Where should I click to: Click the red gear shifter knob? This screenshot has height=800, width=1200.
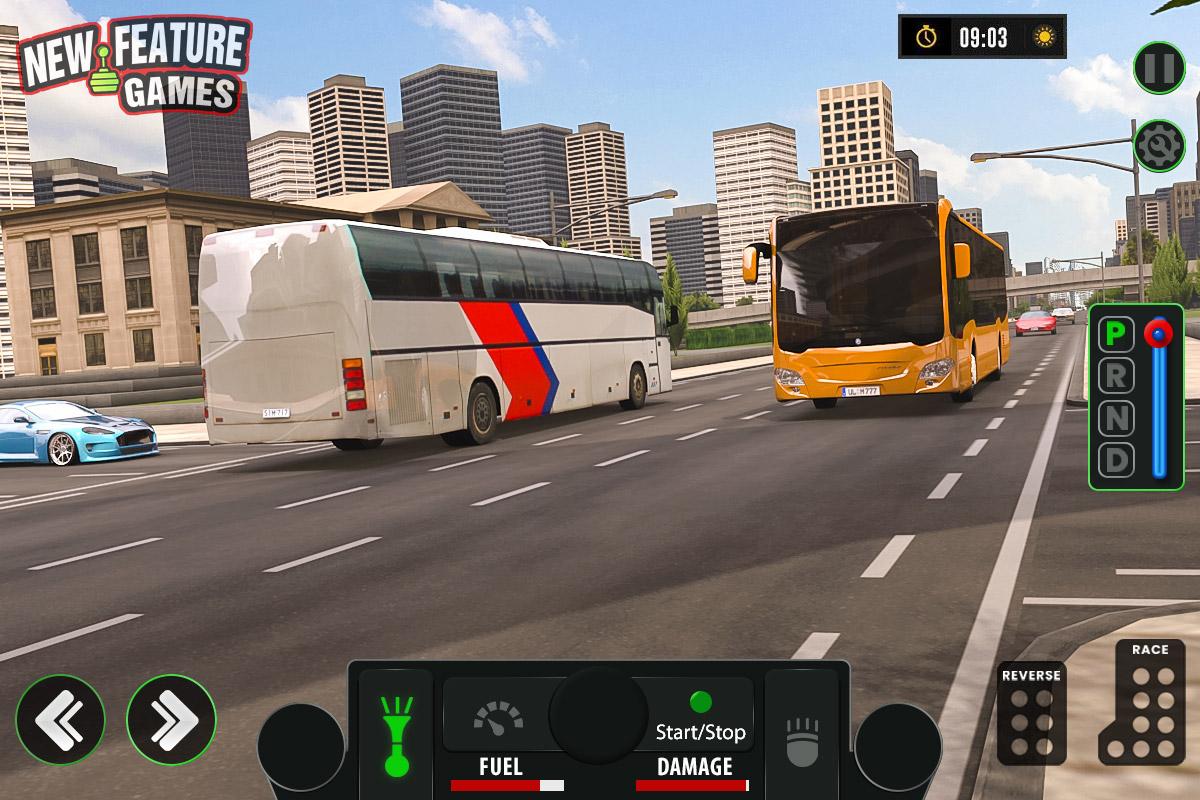[x=1158, y=333]
